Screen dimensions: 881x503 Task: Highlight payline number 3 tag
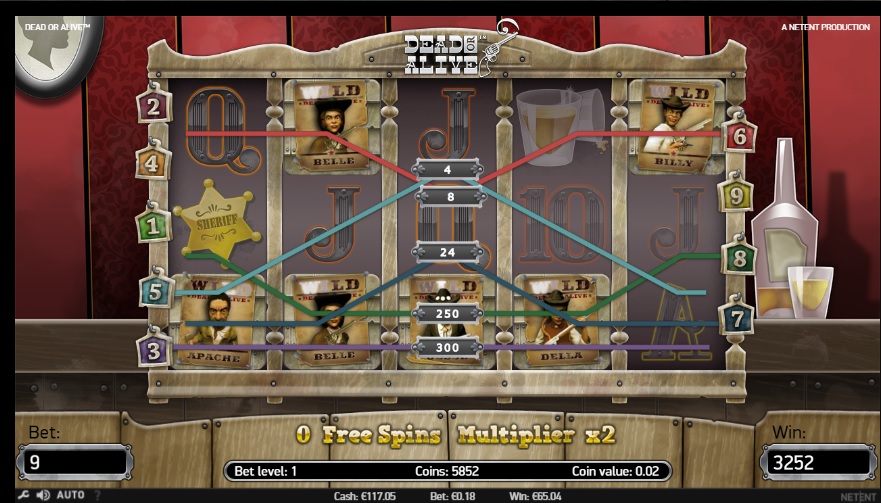point(153,350)
